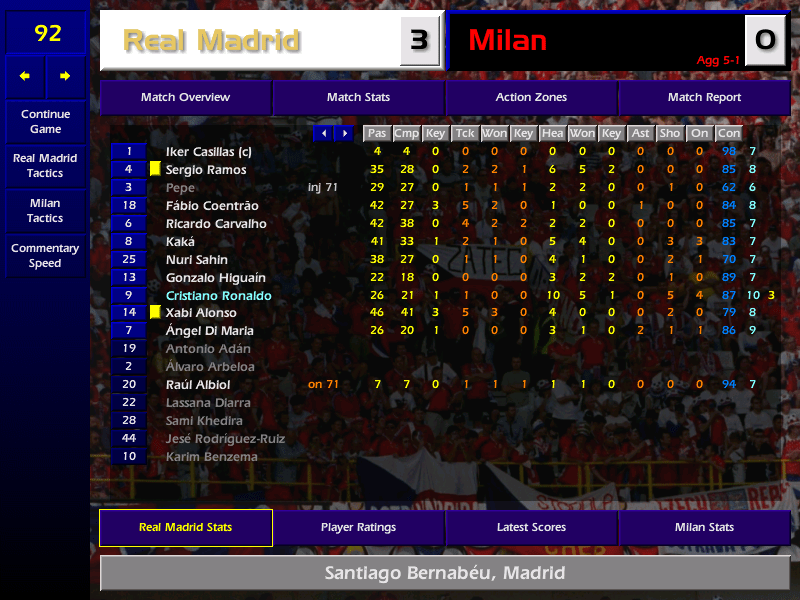Select the Real Madrid Stats tab

click(x=185, y=528)
